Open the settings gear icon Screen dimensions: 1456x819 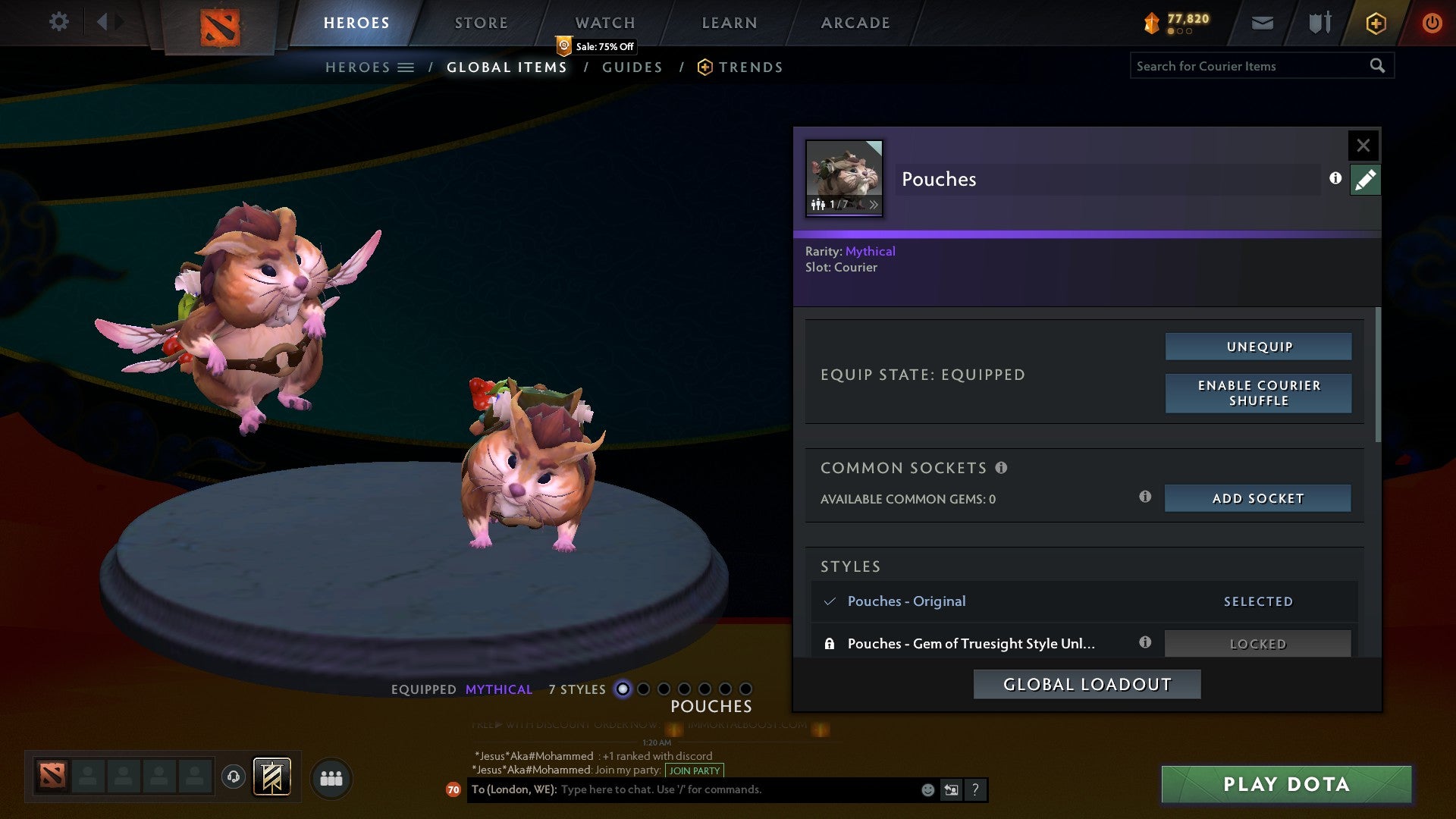pos(58,22)
